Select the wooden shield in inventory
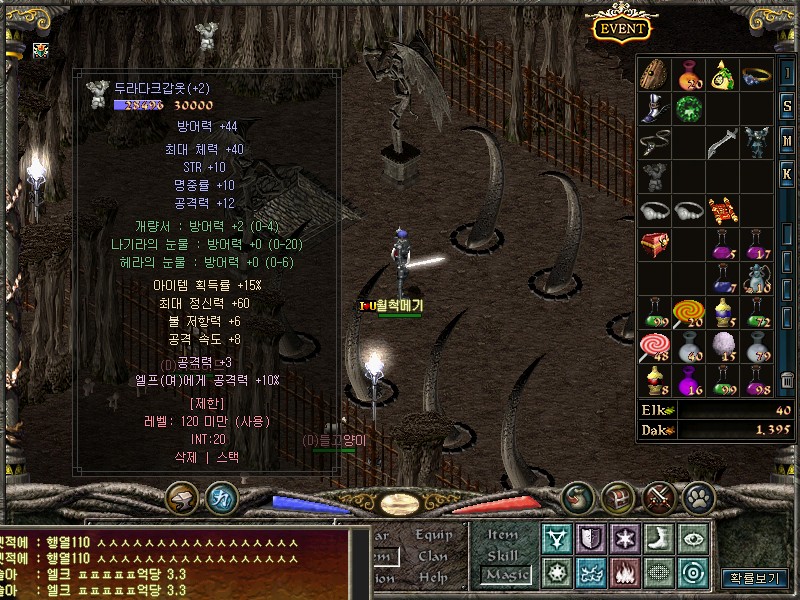Image resolution: width=800 pixels, height=600 pixels. [x=656, y=75]
